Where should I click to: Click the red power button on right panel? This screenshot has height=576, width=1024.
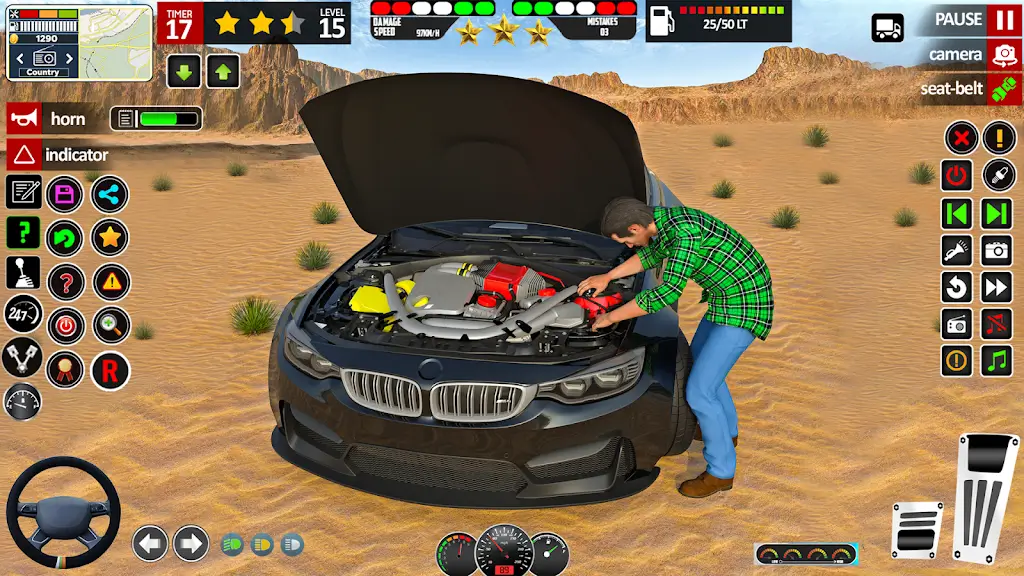(x=957, y=176)
